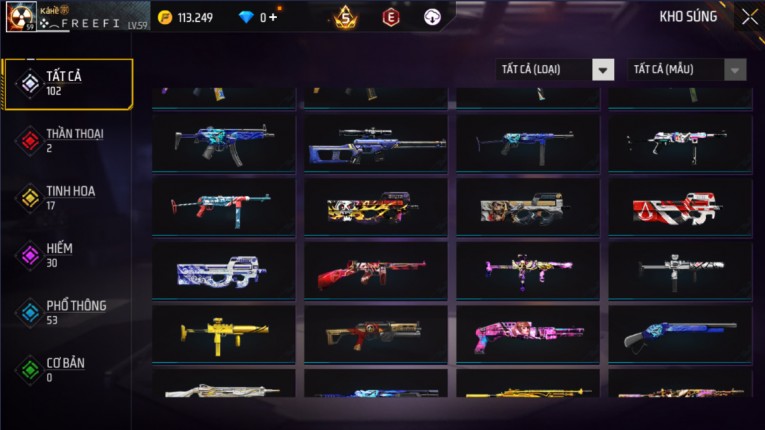Switch to the Thần Thoại tab
Image resolution: width=765 pixels, height=430 pixels.
pos(68,140)
